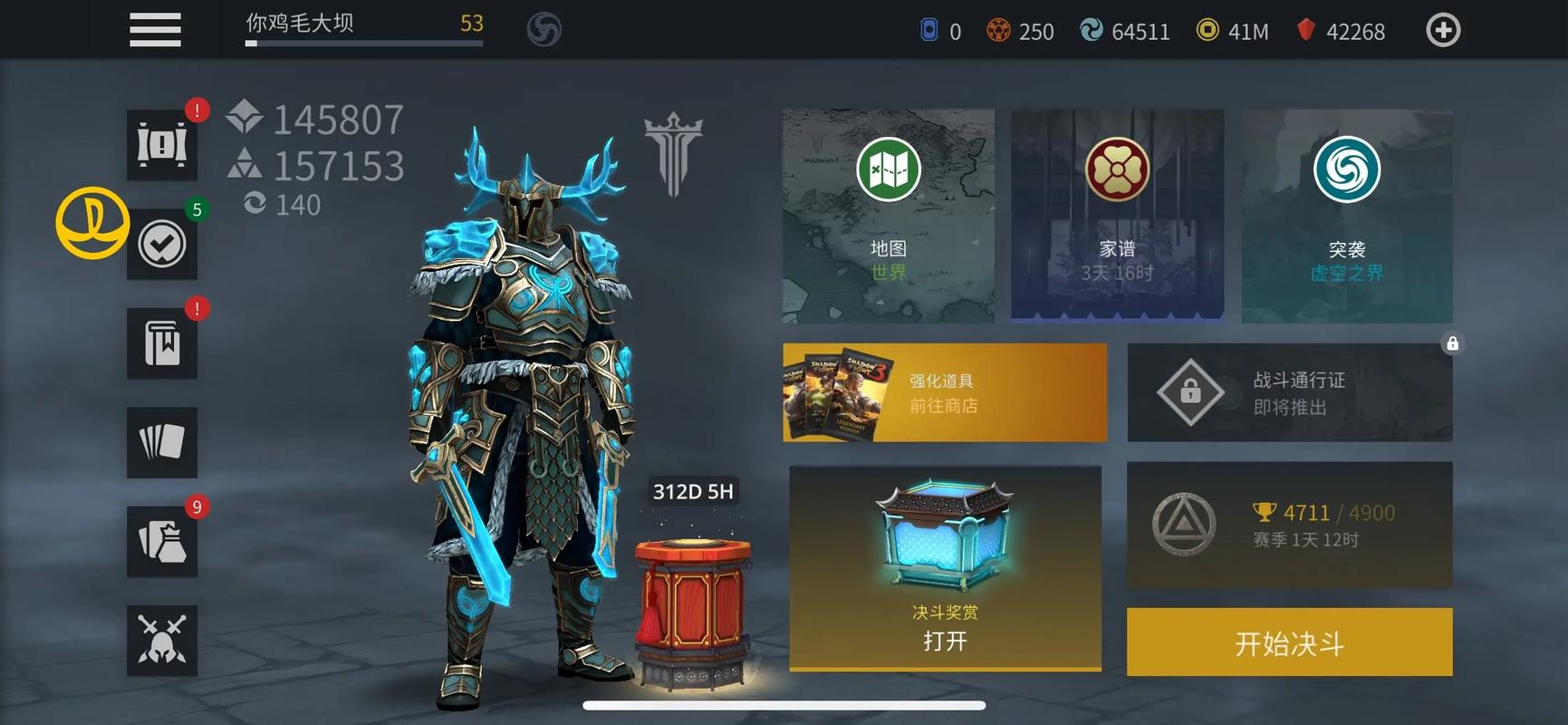Open the 决斗奖赏 reward chest
The height and width of the screenshot is (725, 1568).
(x=945, y=568)
